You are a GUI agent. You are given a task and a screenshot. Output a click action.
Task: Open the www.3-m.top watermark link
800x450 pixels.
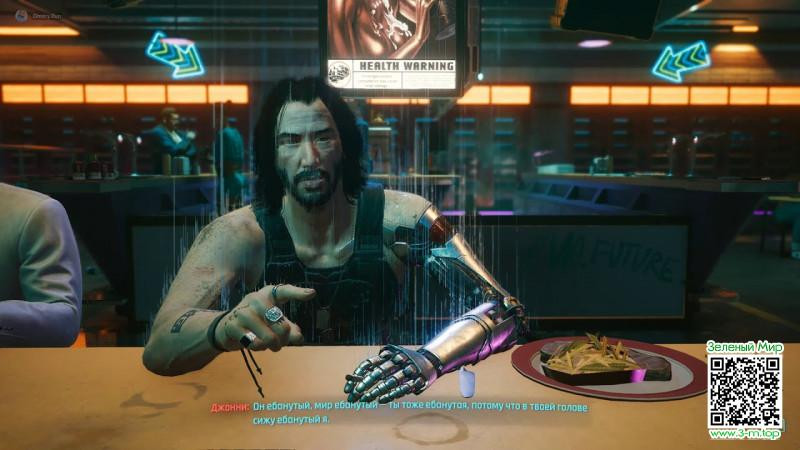(x=745, y=434)
